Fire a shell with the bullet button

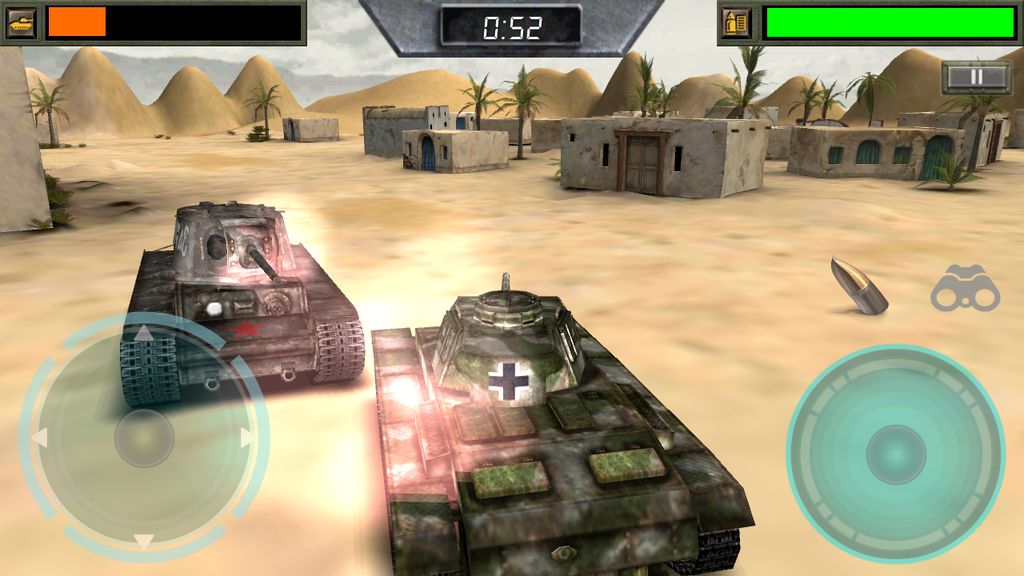click(859, 285)
